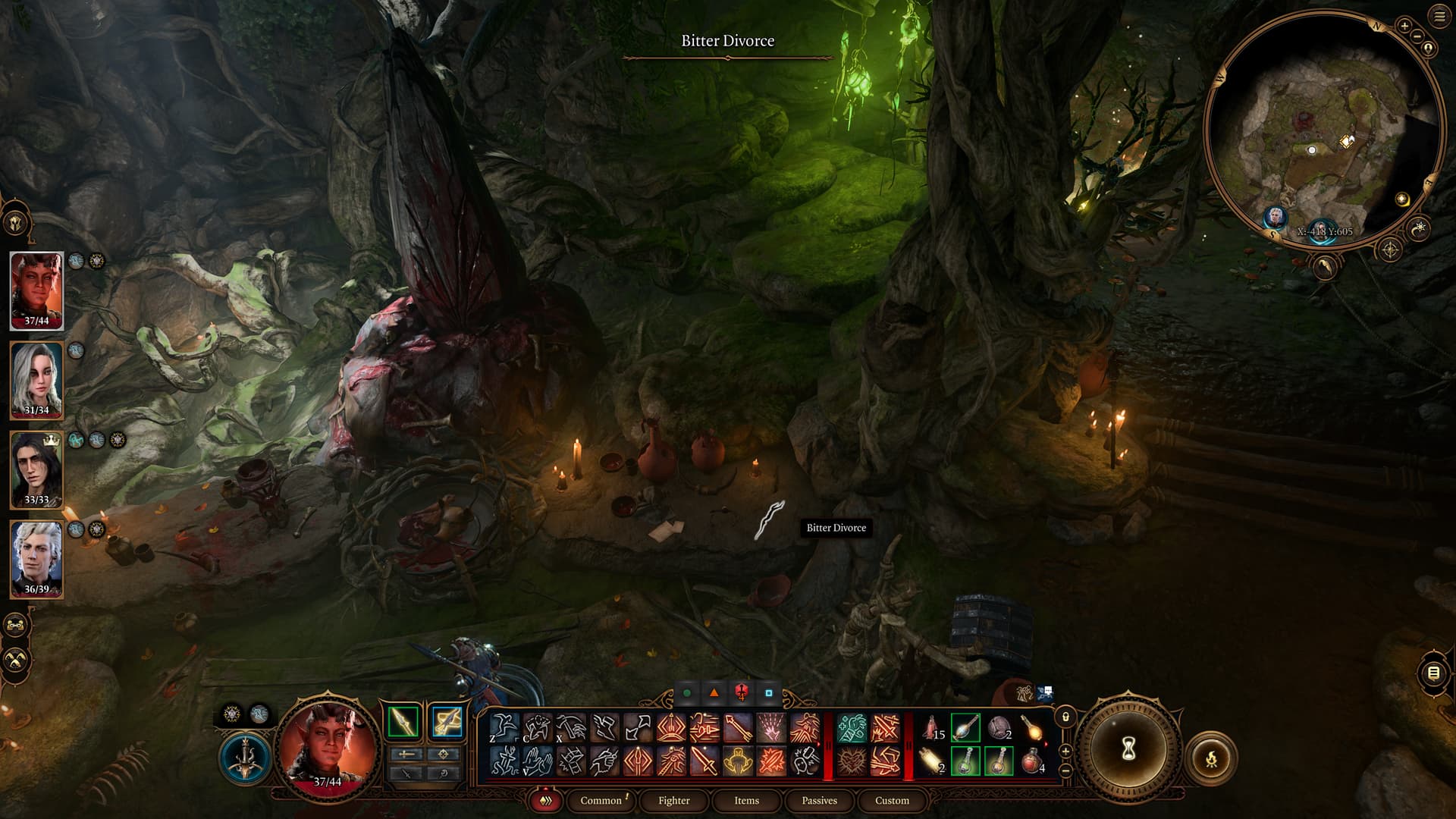Image resolution: width=1456 pixels, height=819 pixels.
Task: Open the campfire rest button
Action: click(1211, 758)
